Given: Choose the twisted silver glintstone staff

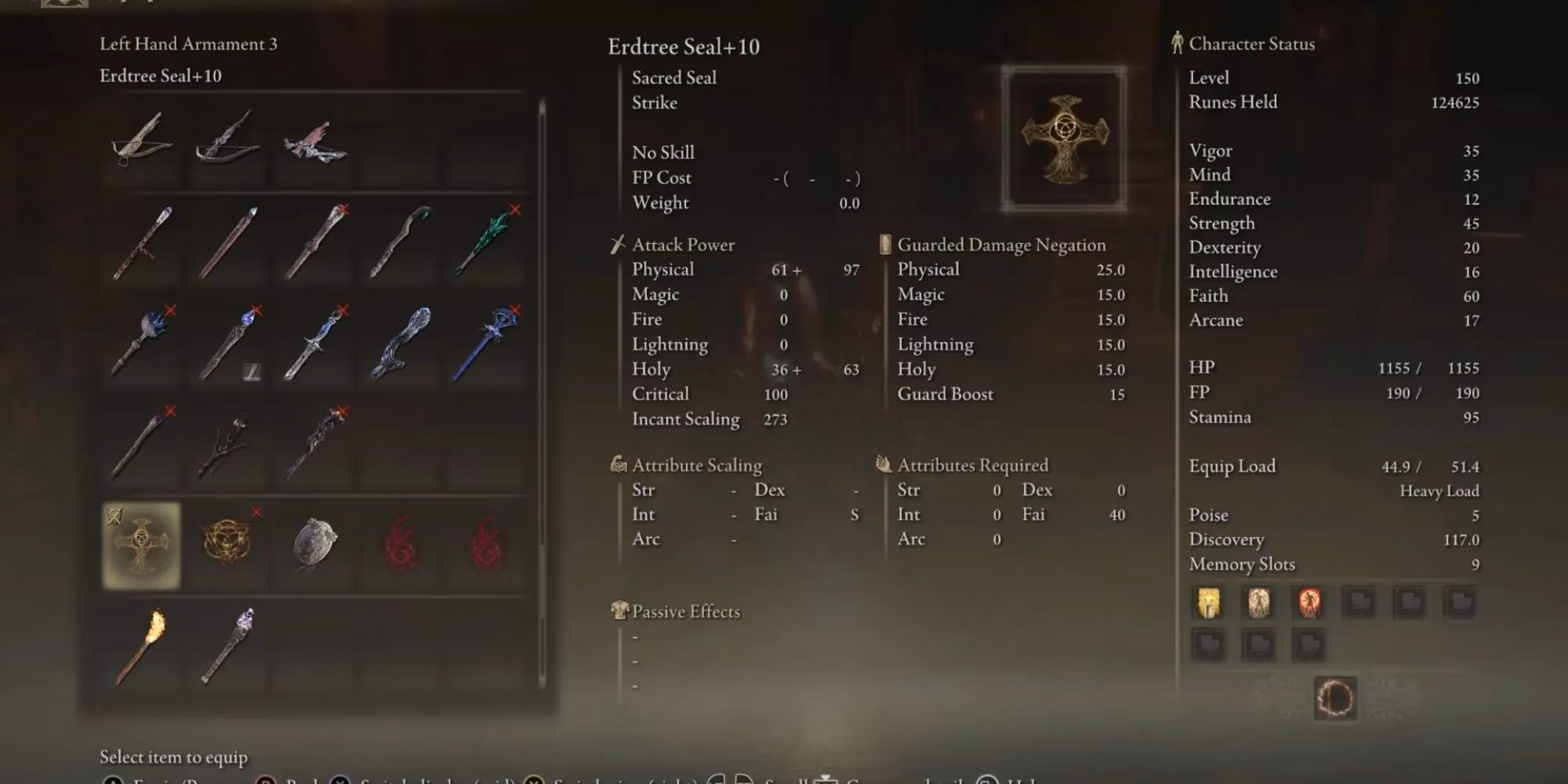Looking at the screenshot, I should (x=401, y=343).
